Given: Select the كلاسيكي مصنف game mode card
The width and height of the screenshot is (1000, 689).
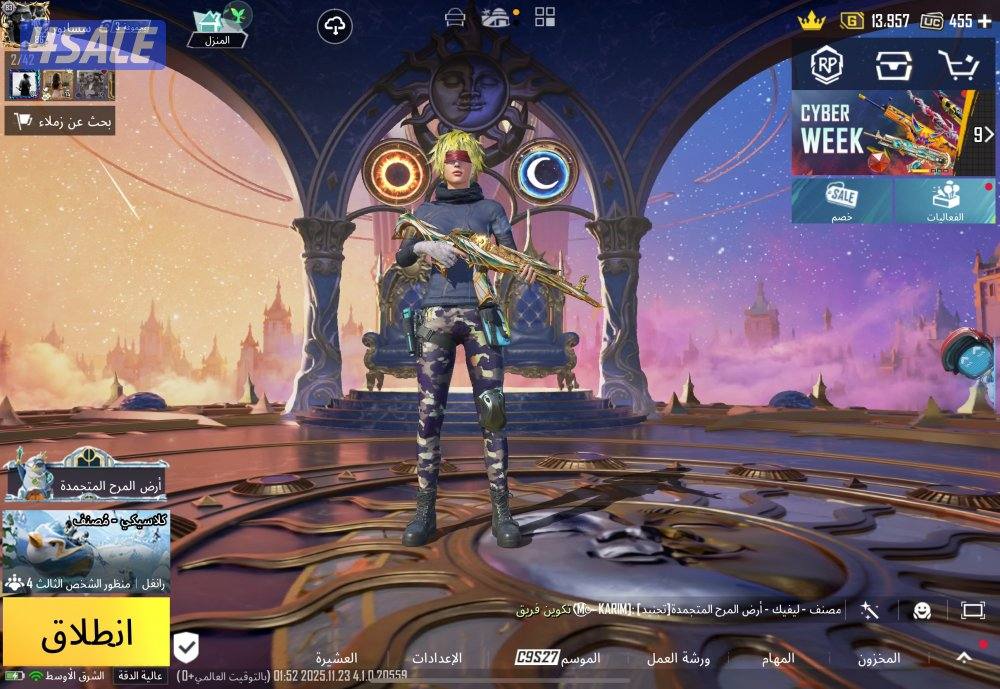Looking at the screenshot, I should click(86, 552).
